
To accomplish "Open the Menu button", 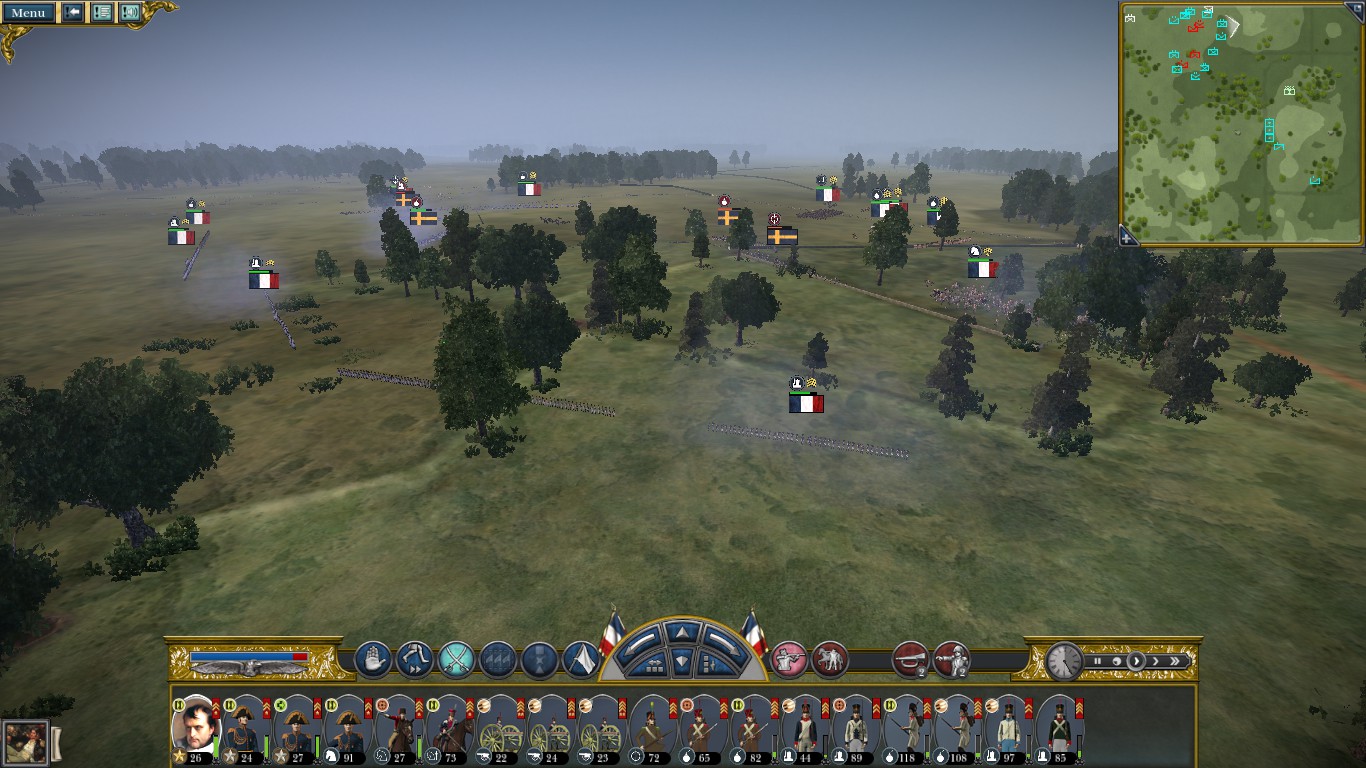I will [x=28, y=13].
